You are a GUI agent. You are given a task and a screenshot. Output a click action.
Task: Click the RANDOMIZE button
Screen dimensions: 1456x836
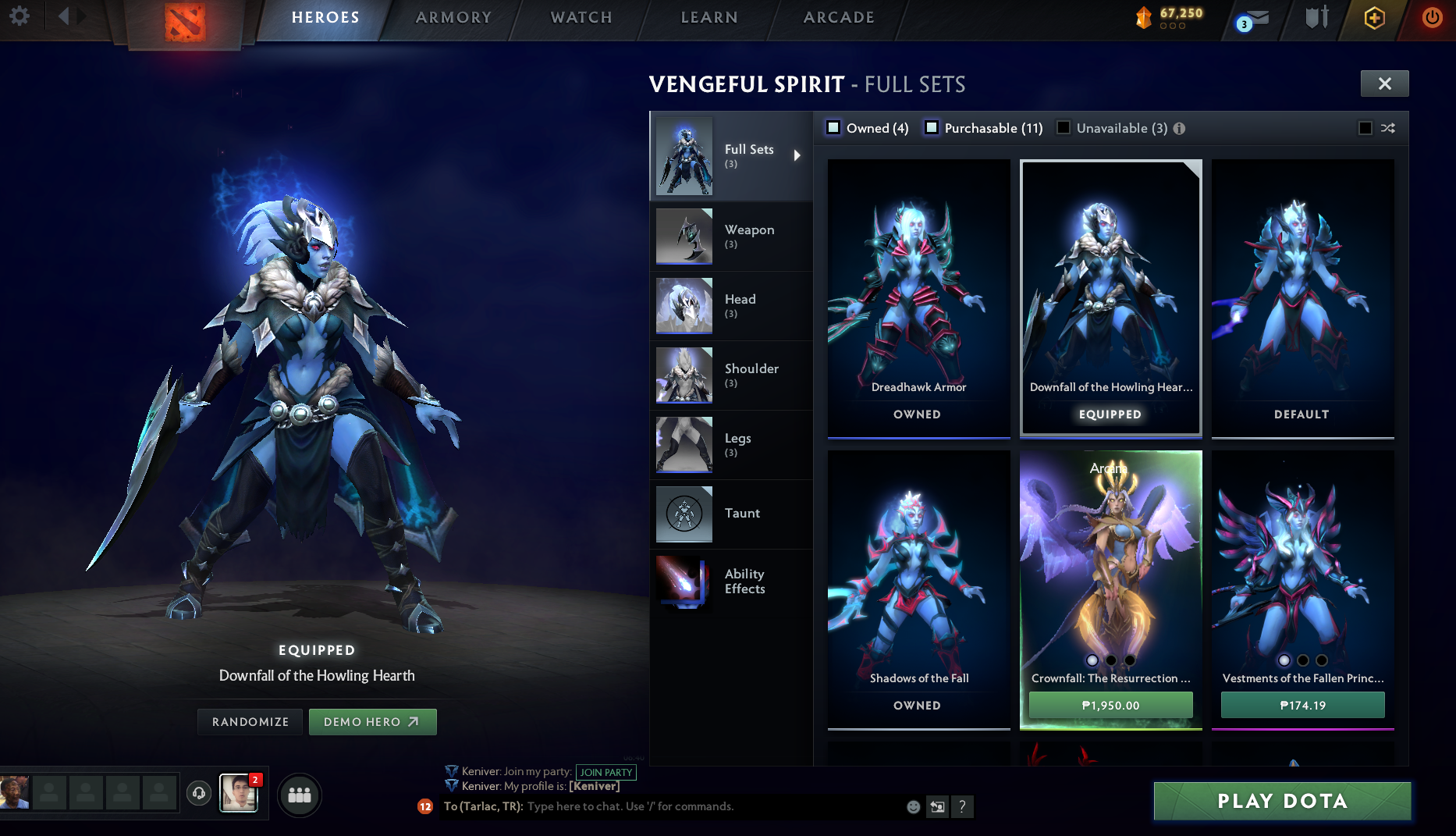coord(250,721)
